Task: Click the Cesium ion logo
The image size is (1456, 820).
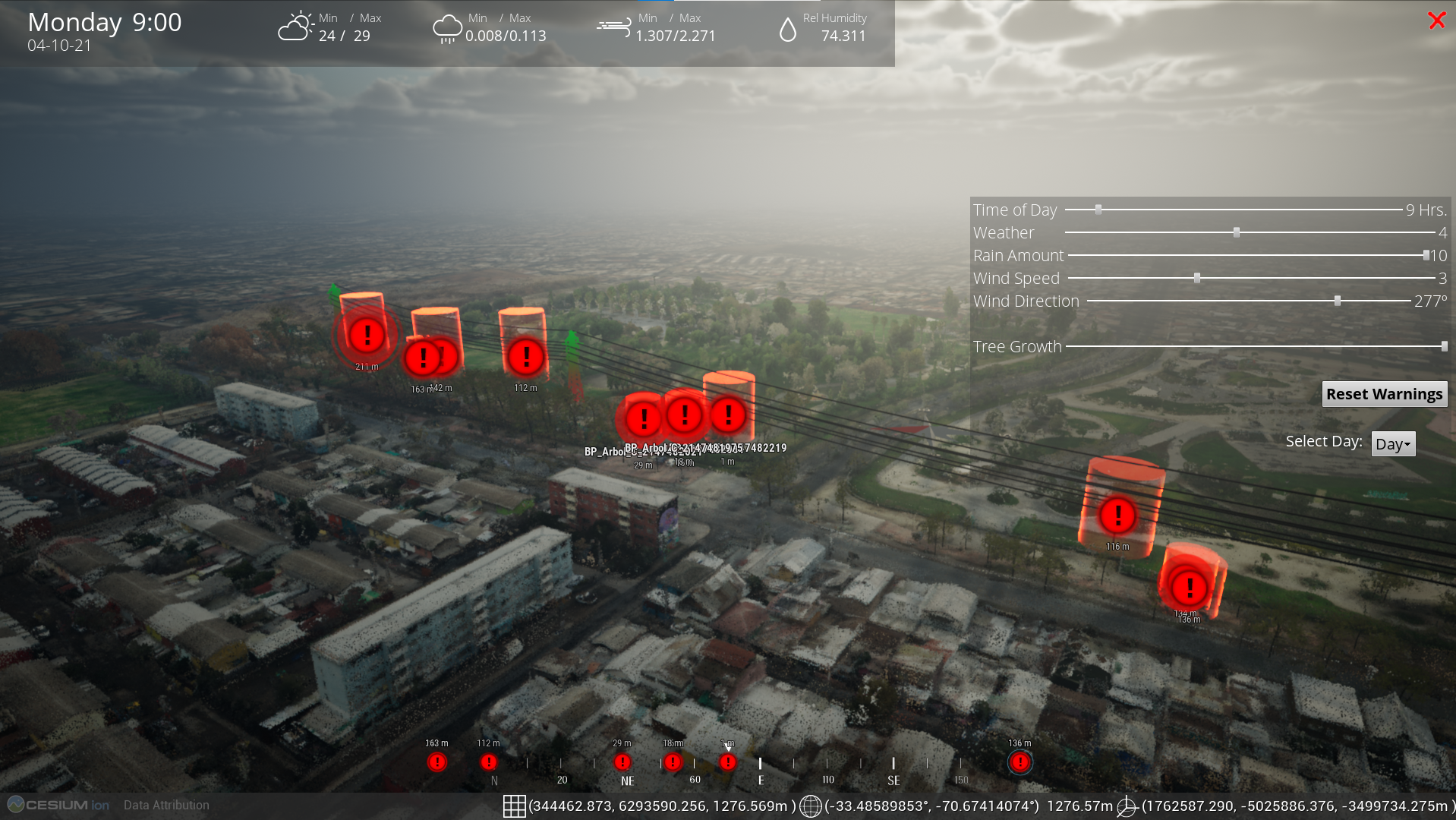Action: (59, 805)
